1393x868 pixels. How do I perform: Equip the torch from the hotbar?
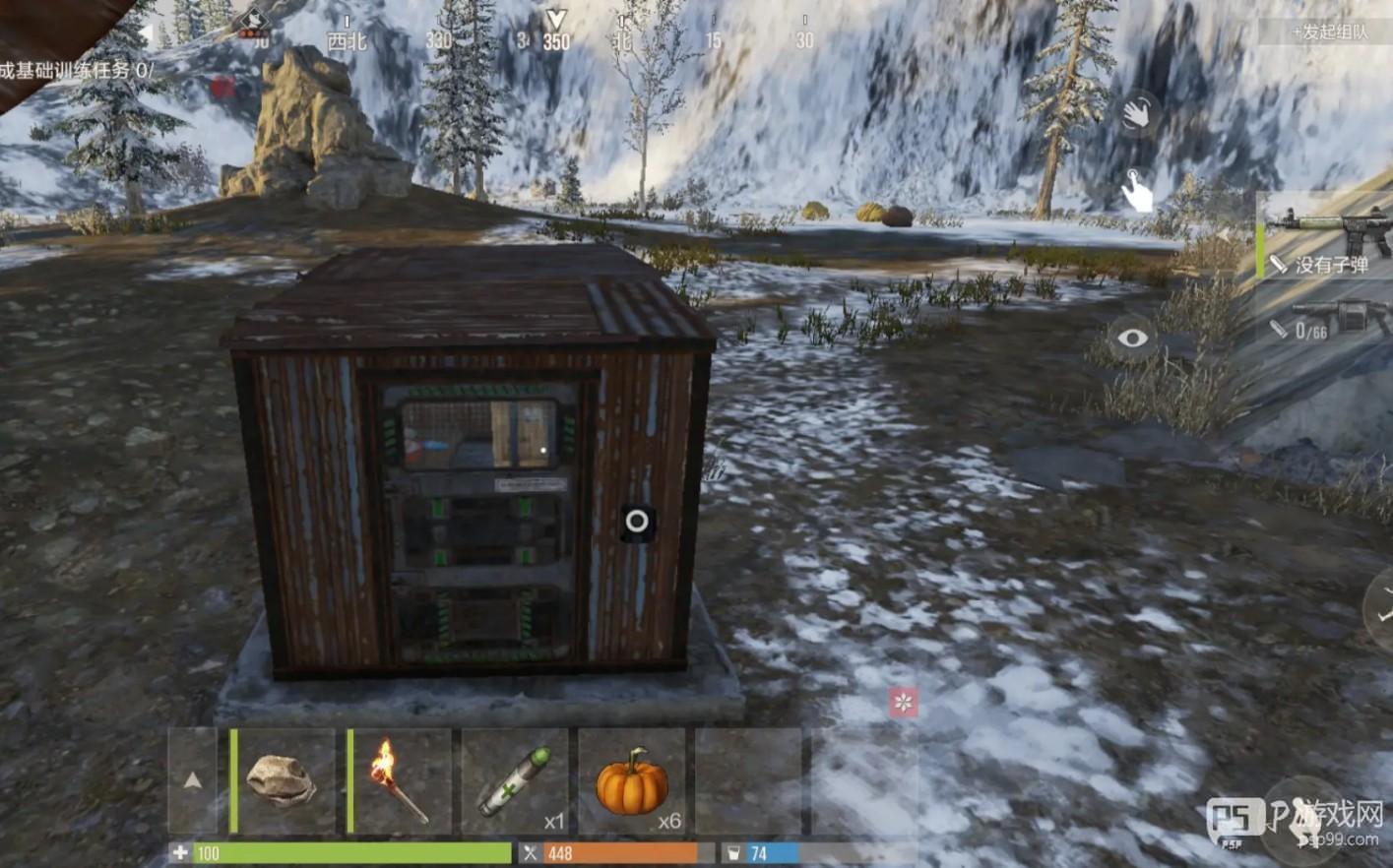point(400,781)
